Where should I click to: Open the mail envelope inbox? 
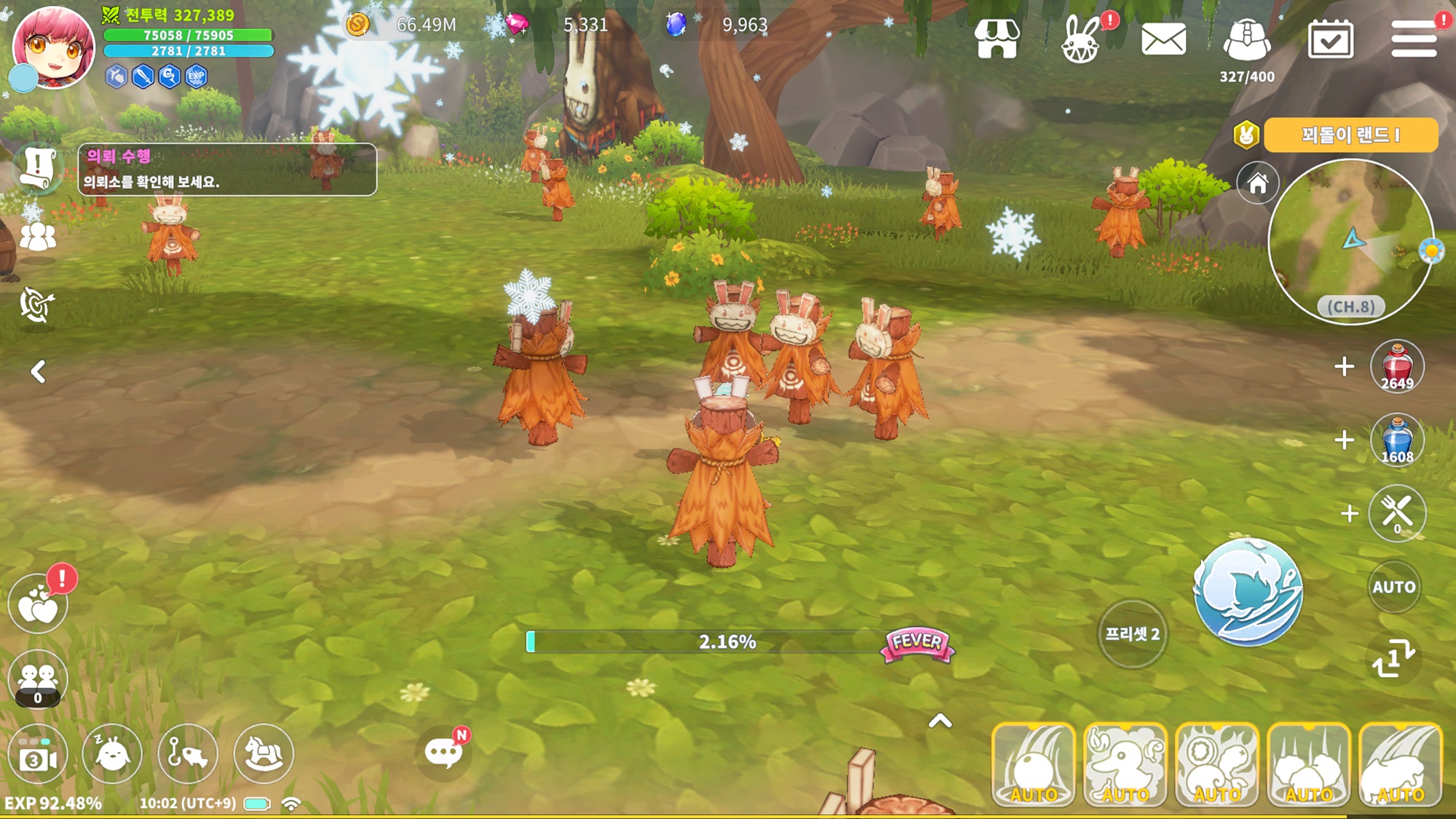pyautogui.click(x=1163, y=39)
